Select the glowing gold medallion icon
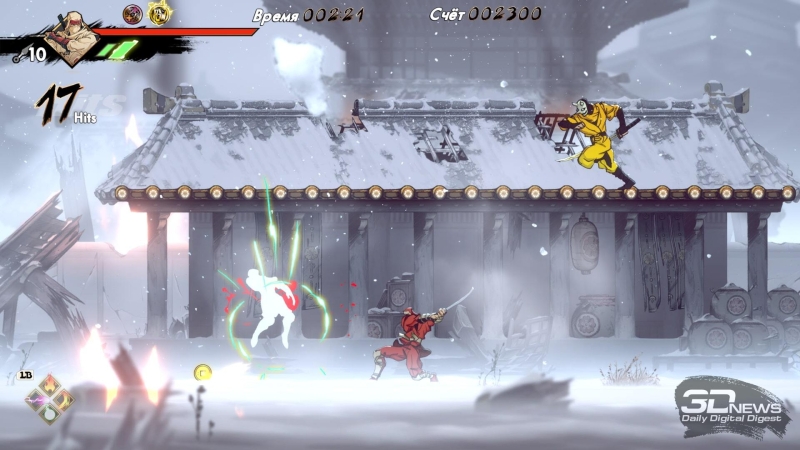Viewport: 800px width, 450px height. point(159,13)
